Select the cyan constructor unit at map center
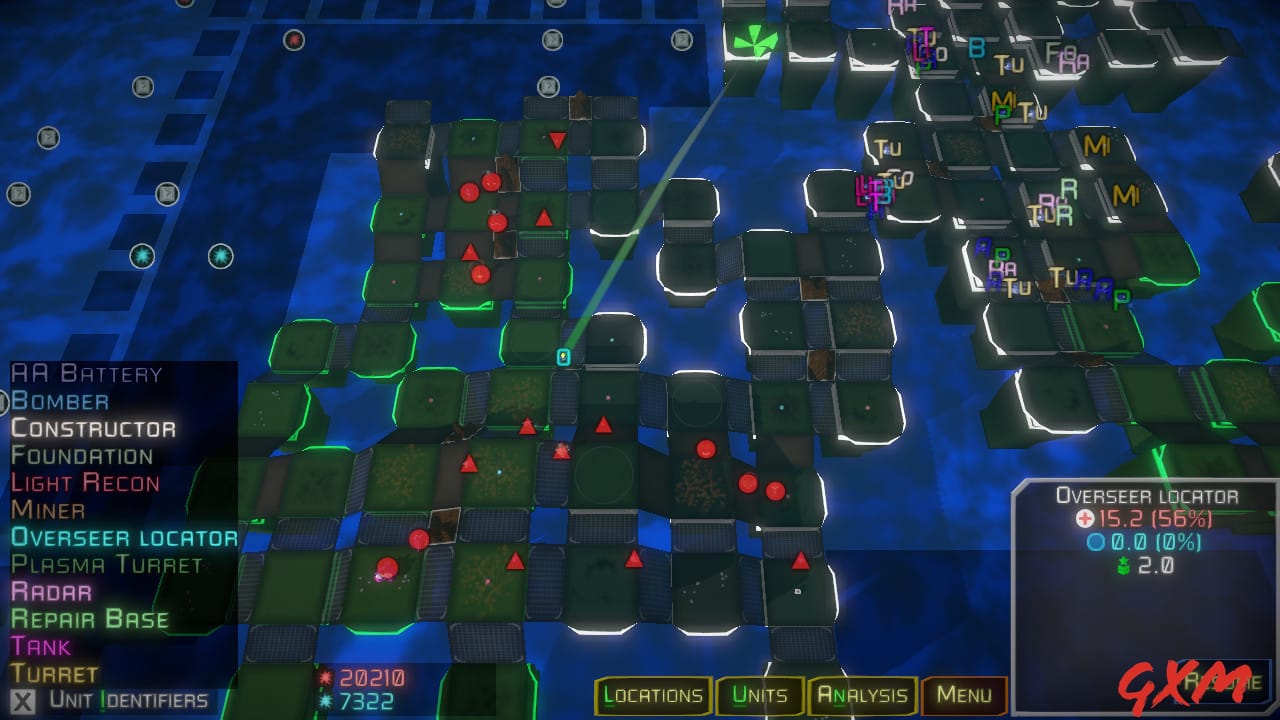This screenshot has width=1280, height=720. click(562, 357)
